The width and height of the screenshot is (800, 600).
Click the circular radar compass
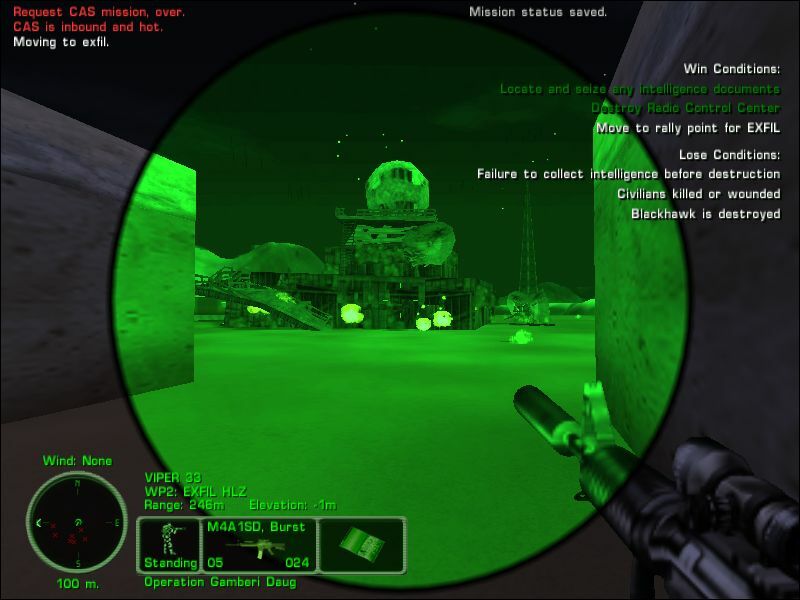coord(76,522)
